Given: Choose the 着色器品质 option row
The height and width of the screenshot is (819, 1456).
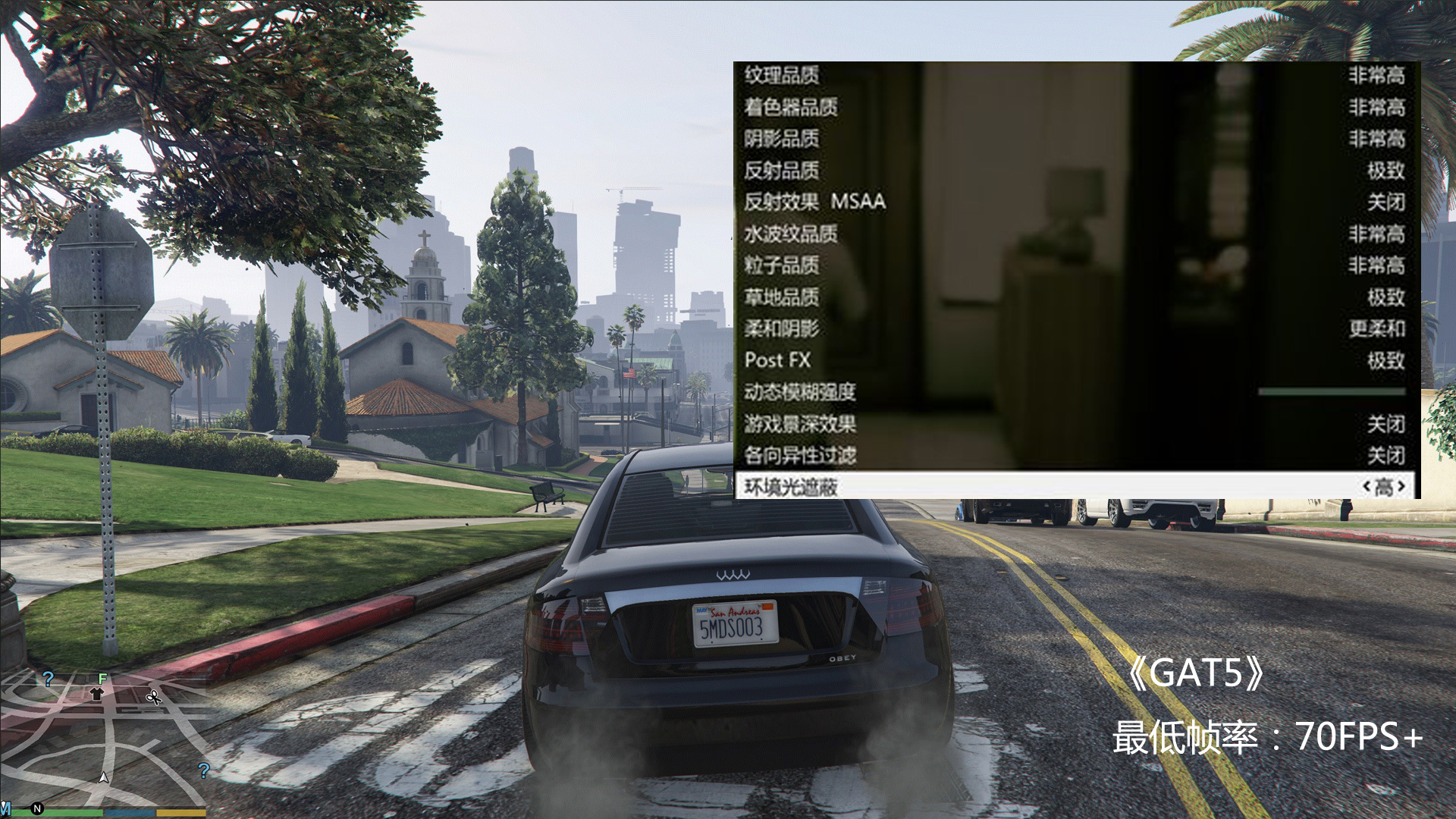Looking at the screenshot, I should point(791,107).
